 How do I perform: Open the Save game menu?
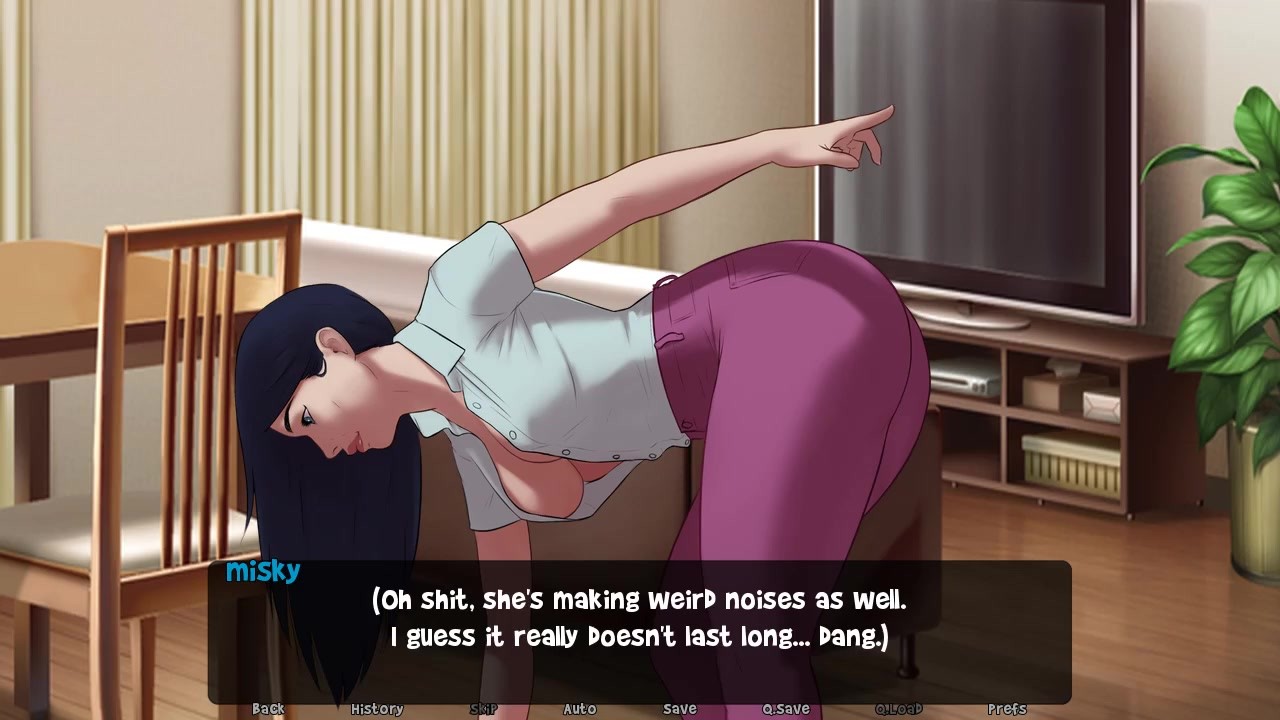[680, 708]
